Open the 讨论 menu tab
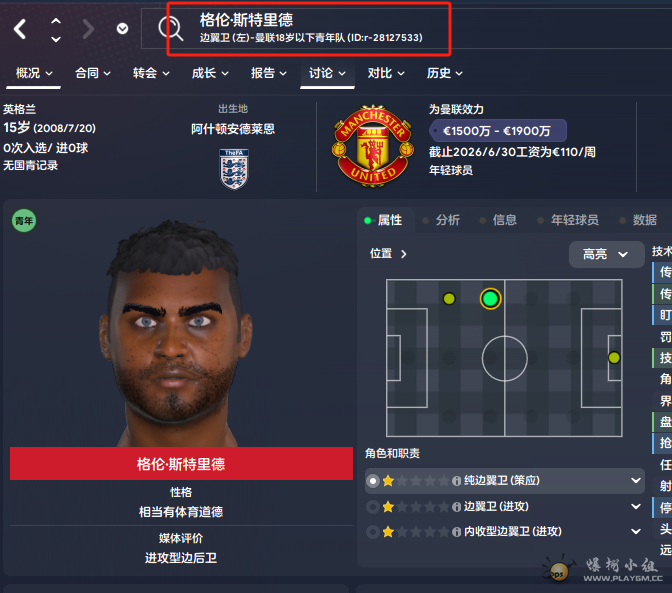 (327, 73)
